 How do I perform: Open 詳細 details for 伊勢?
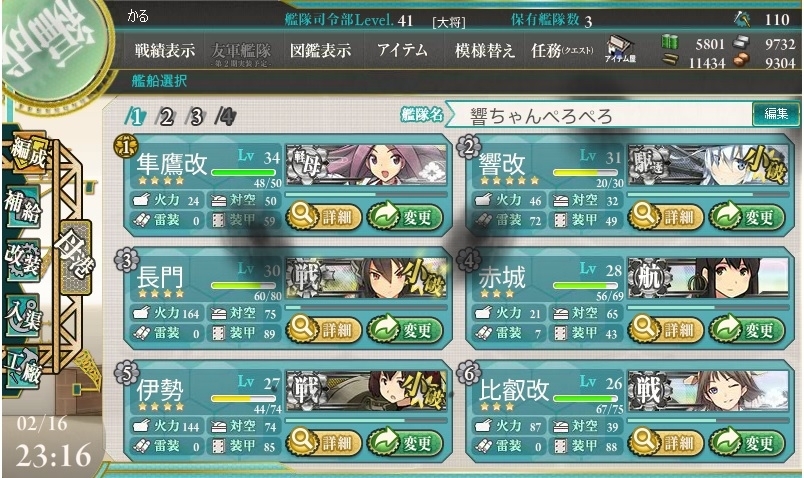click(x=321, y=441)
